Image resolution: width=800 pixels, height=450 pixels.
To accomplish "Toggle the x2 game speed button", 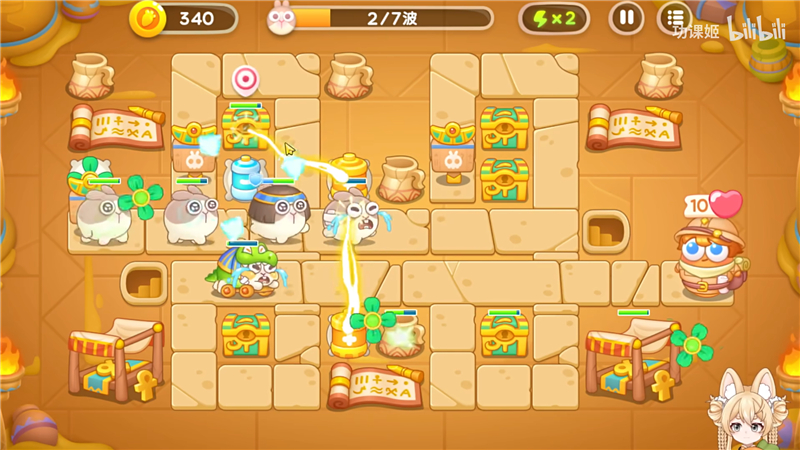I will (x=554, y=17).
